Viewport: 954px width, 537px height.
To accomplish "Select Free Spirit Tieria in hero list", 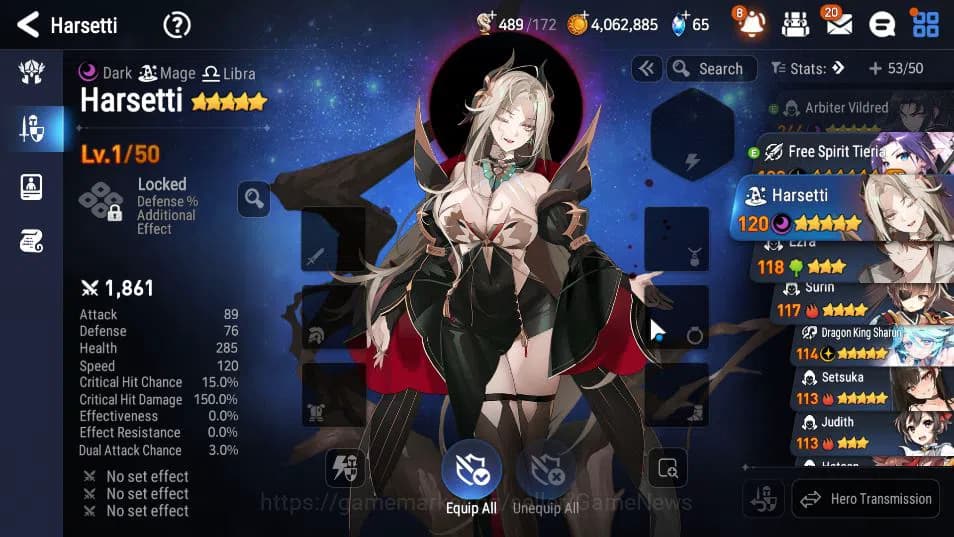I will point(850,152).
